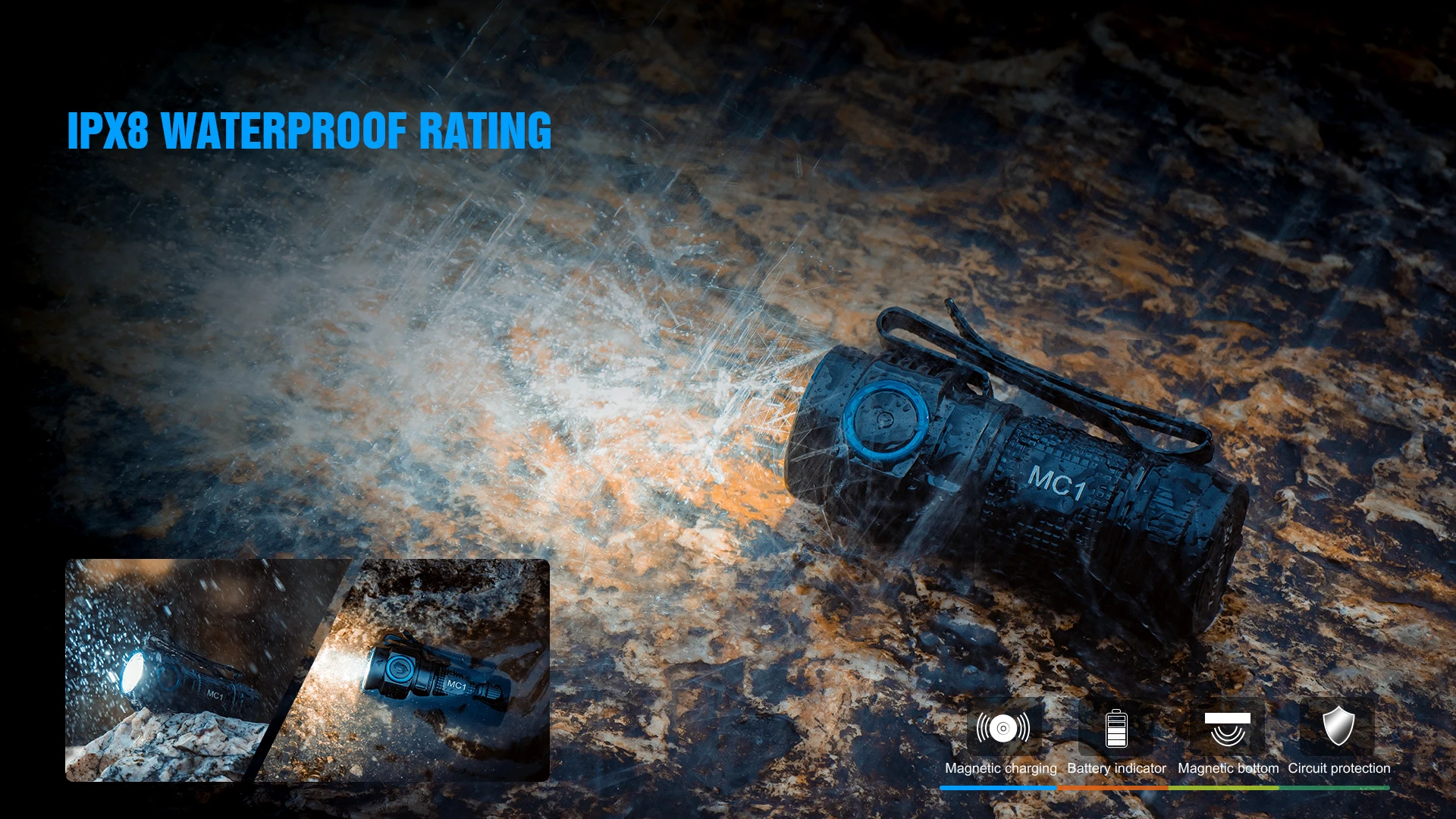Show the Magnetic bottom feature
Screen dimensions: 1456x819
click(x=1228, y=729)
